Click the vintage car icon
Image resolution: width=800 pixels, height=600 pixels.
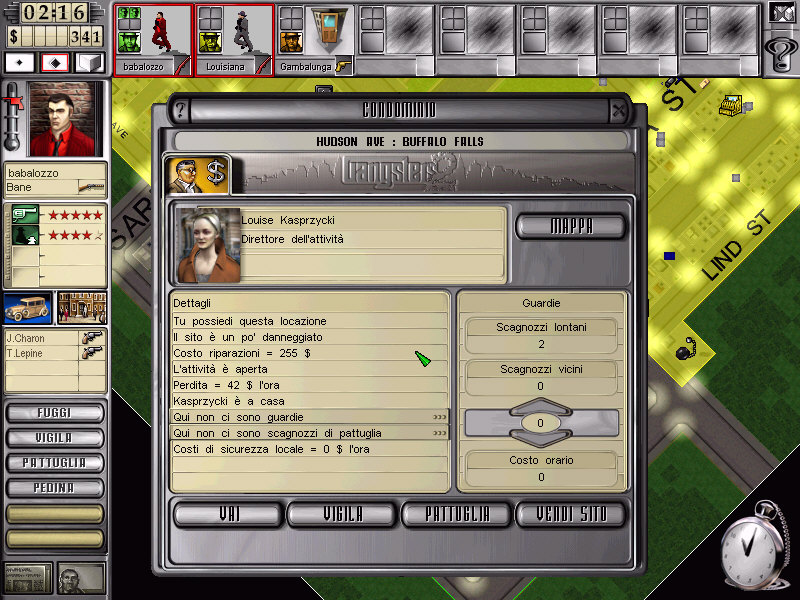coord(28,308)
